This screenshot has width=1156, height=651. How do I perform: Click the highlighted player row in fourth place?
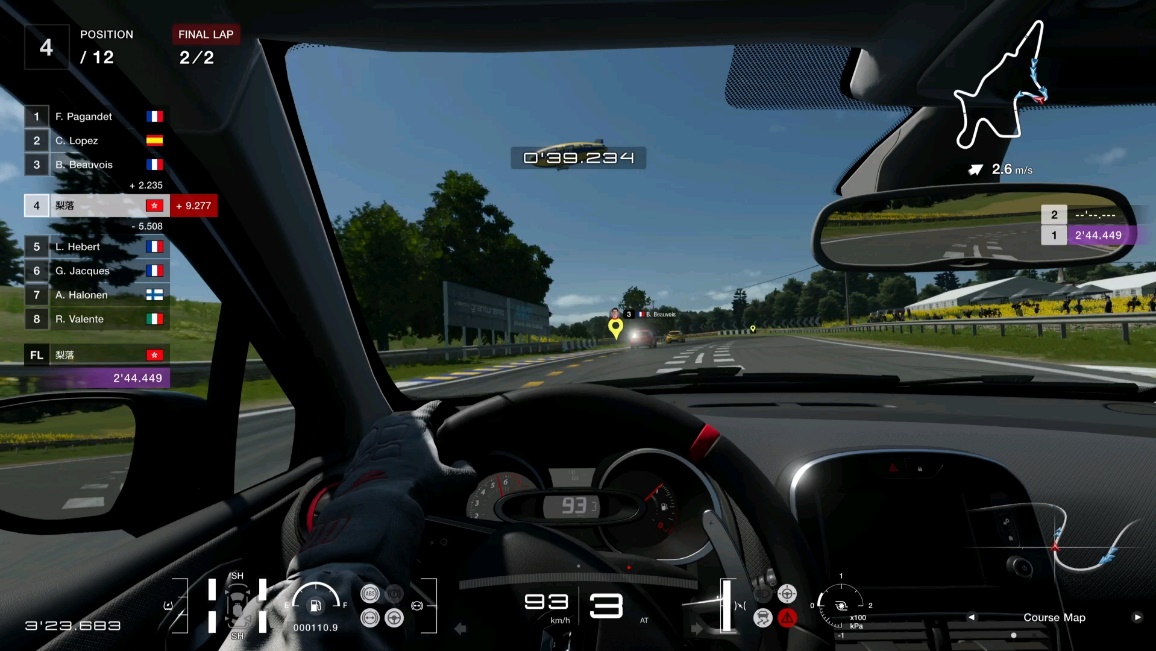(97, 206)
